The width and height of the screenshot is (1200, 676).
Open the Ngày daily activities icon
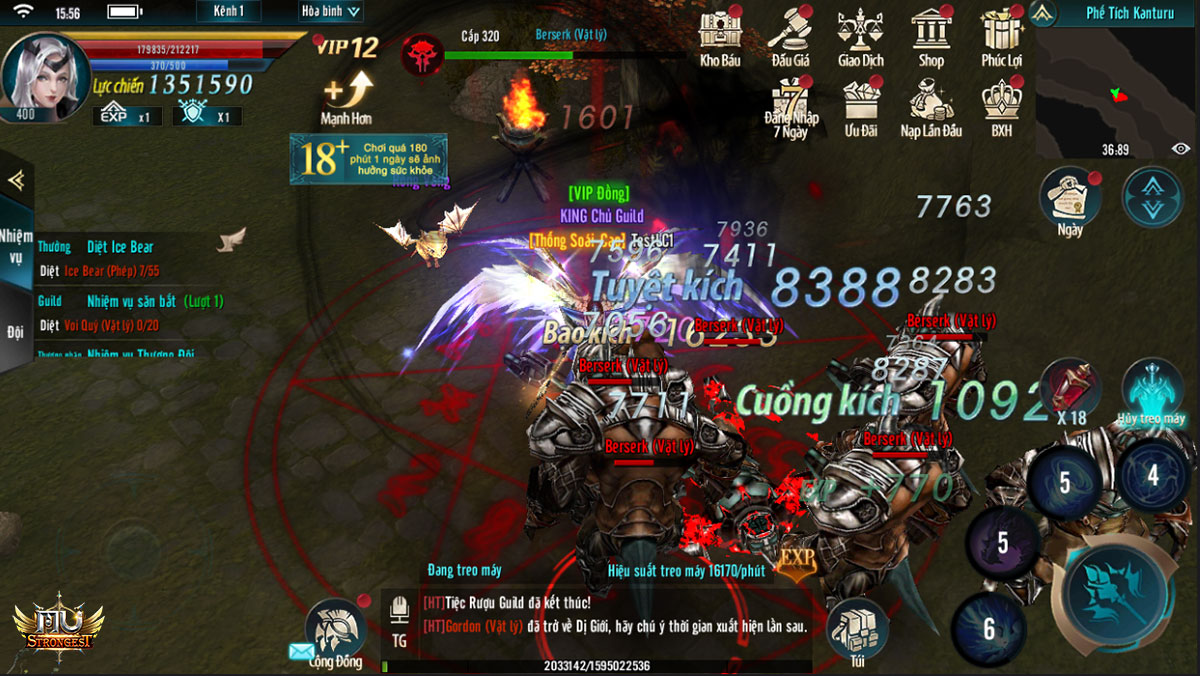(x=1069, y=198)
